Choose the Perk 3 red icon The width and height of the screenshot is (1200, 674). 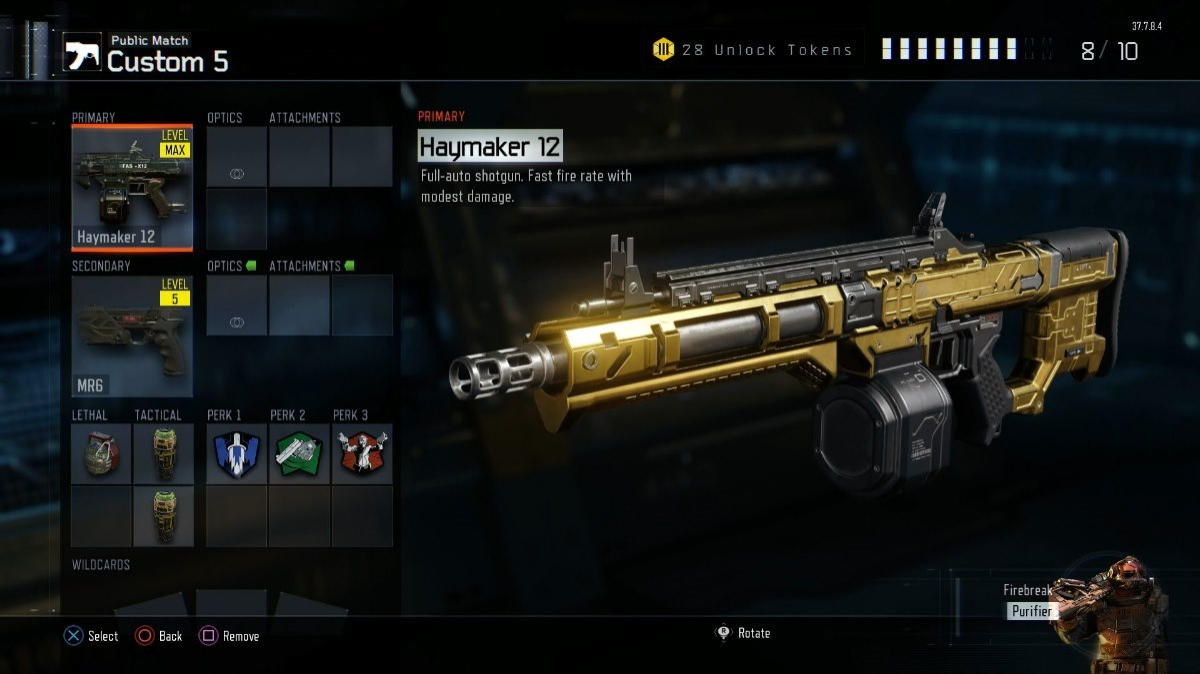point(361,453)
